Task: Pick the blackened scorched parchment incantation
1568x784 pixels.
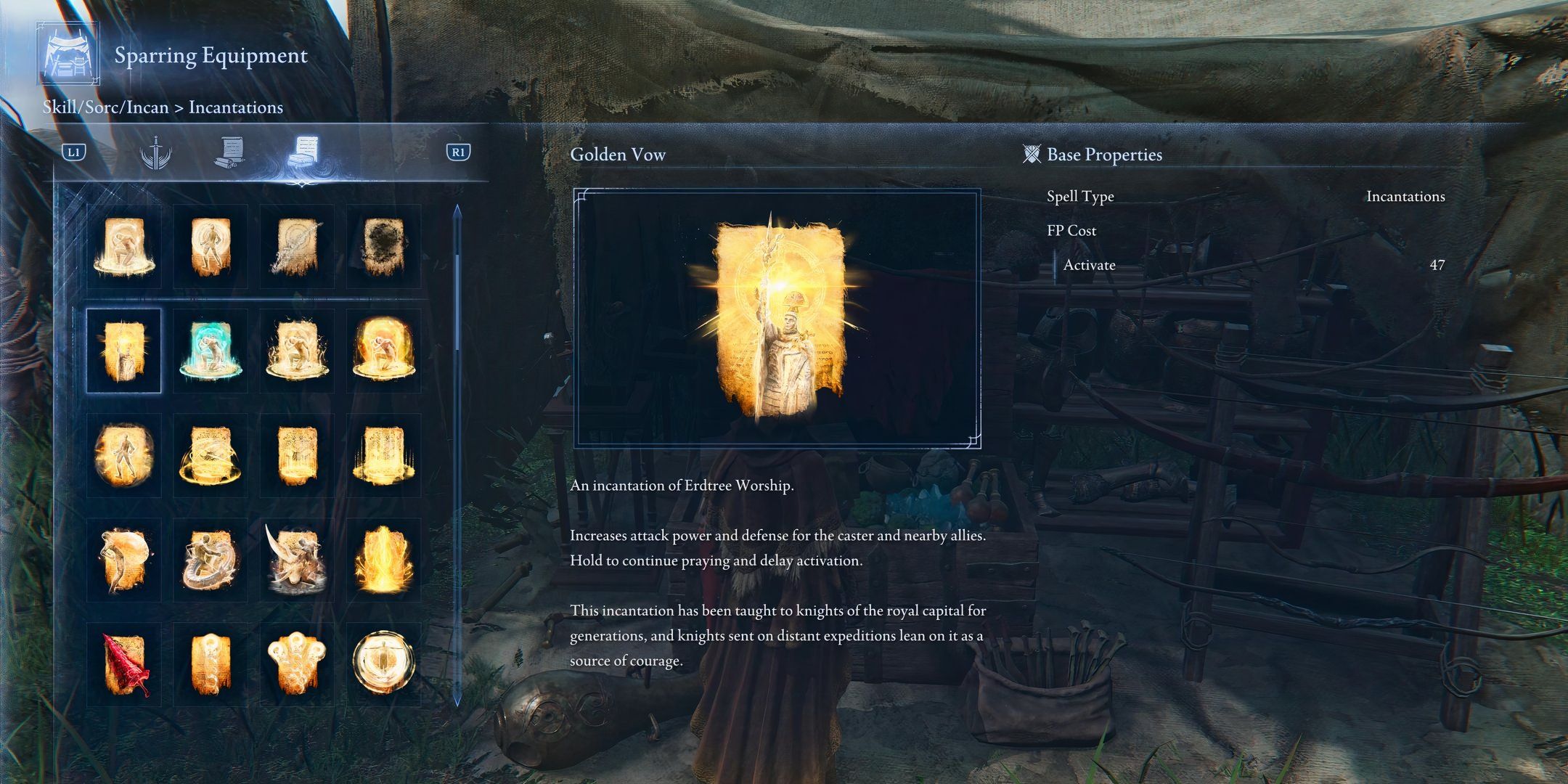Action: [x=383, y=247]
